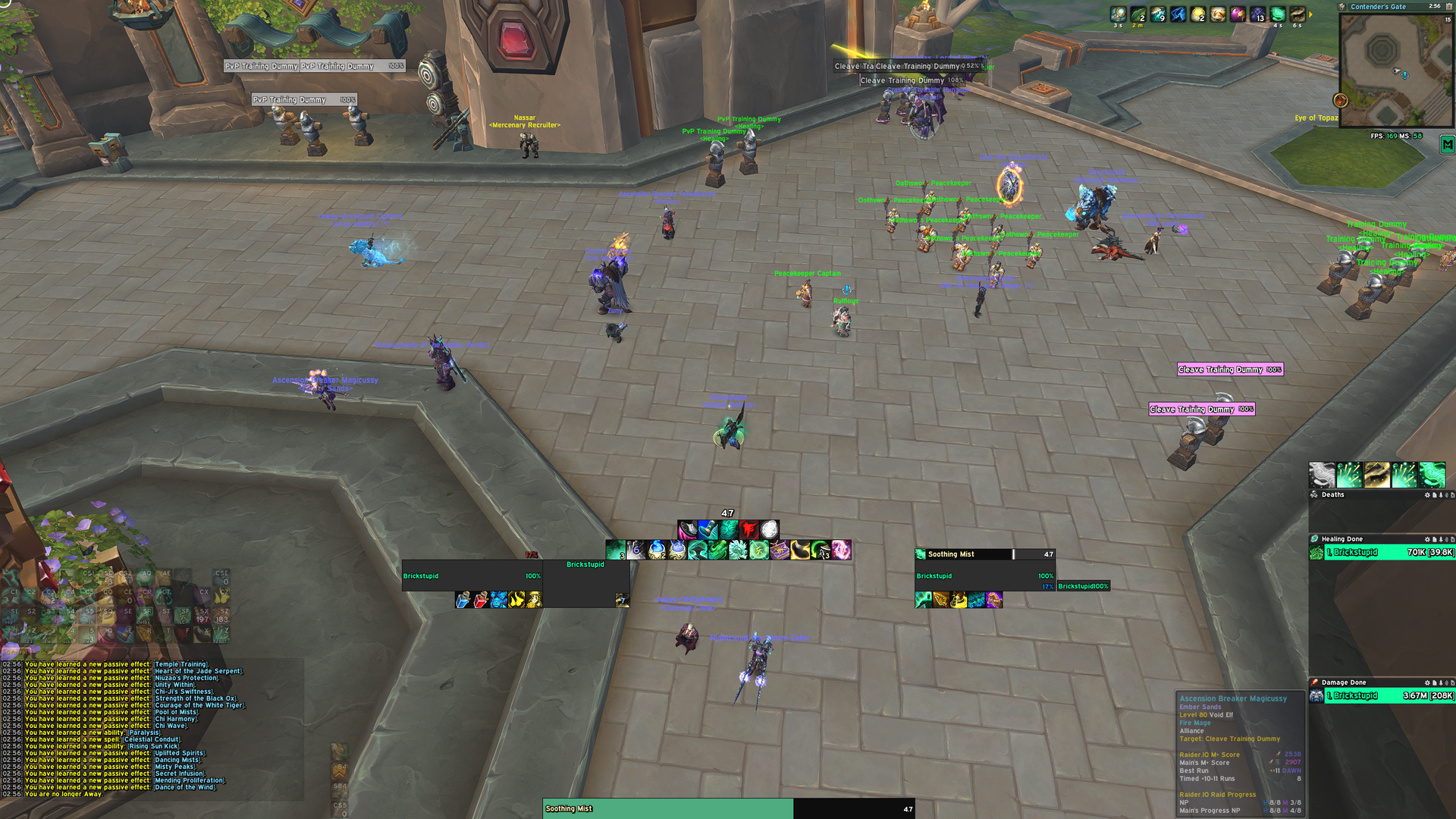The image size is (1456, 819).
Task: Use the white orb ability icon
Action: (x=769, y=529)
